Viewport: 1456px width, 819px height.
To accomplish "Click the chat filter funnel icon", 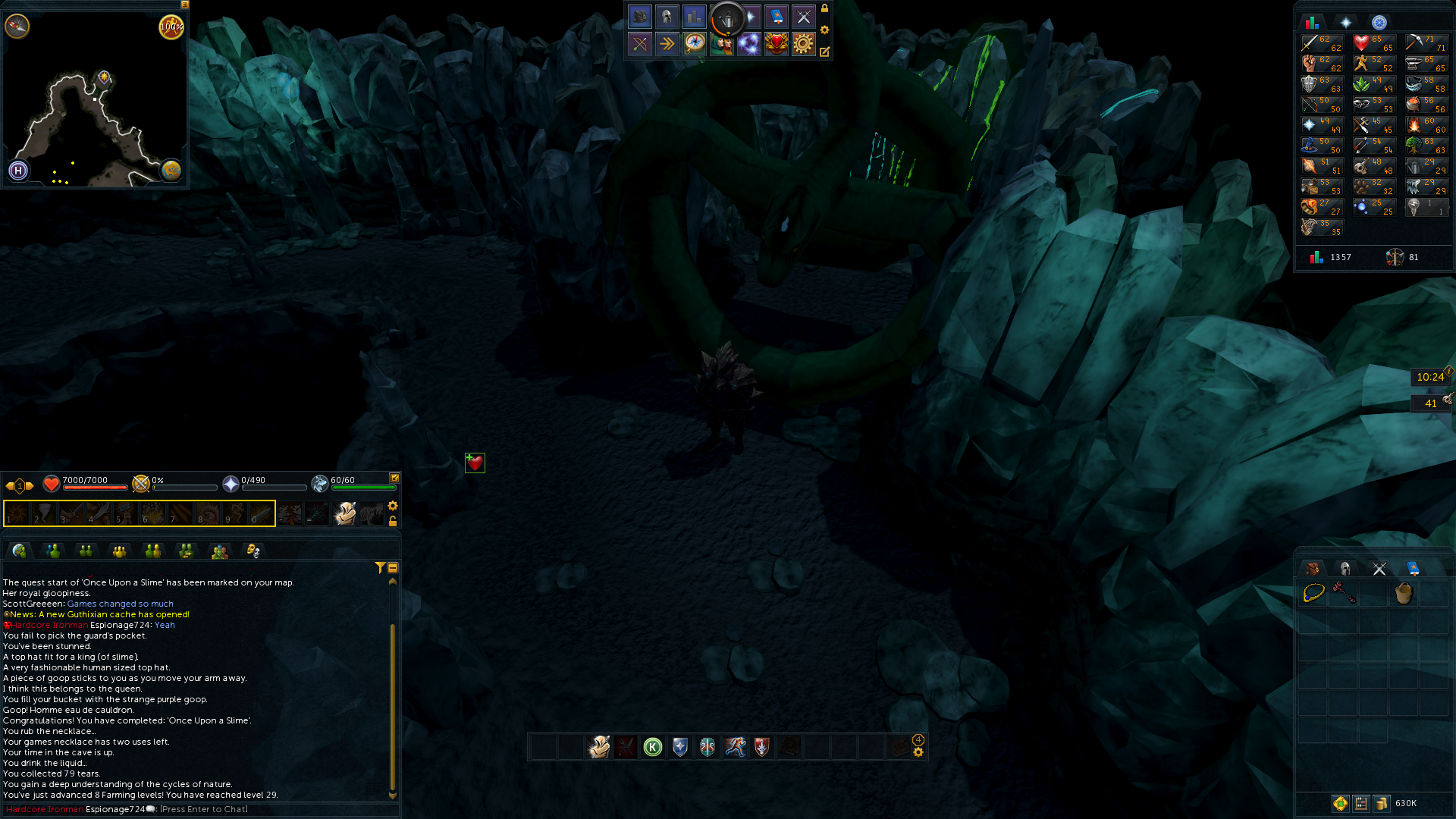I will click(x=380, y=568).
